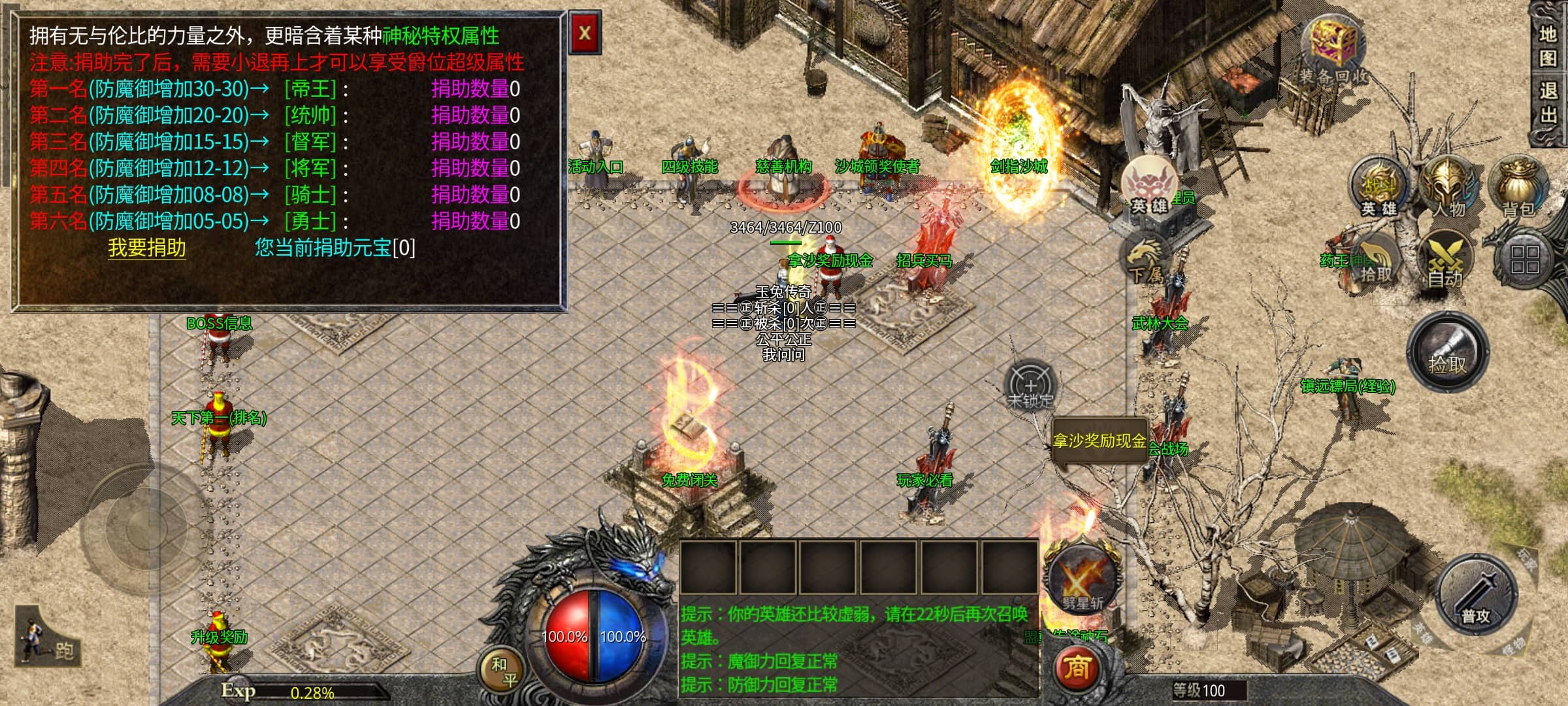
Task: Click the 拿沙奖励现金 tooltip button
Action: coord(1100,441)
